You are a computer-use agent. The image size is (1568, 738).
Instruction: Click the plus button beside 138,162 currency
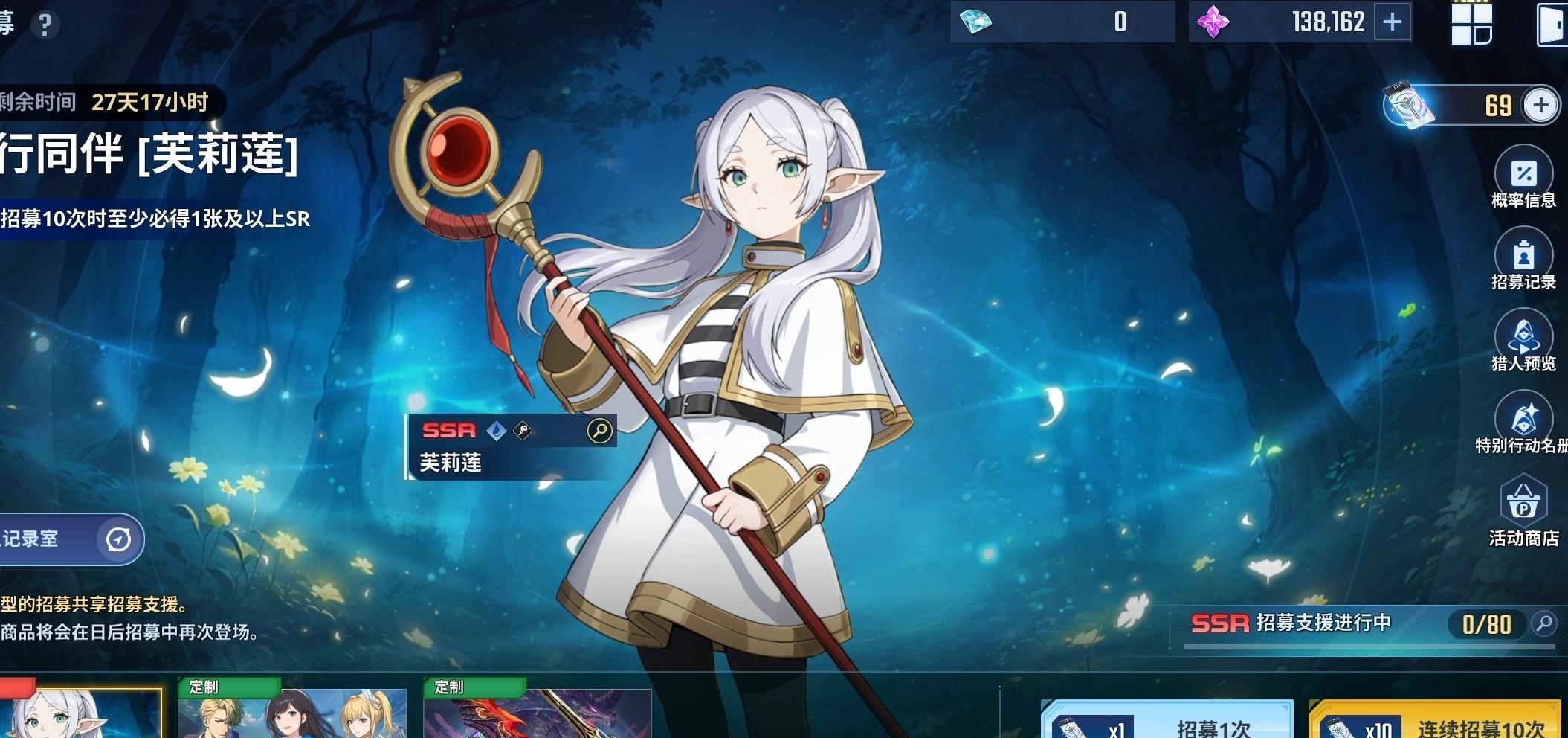click(1392, 22)
